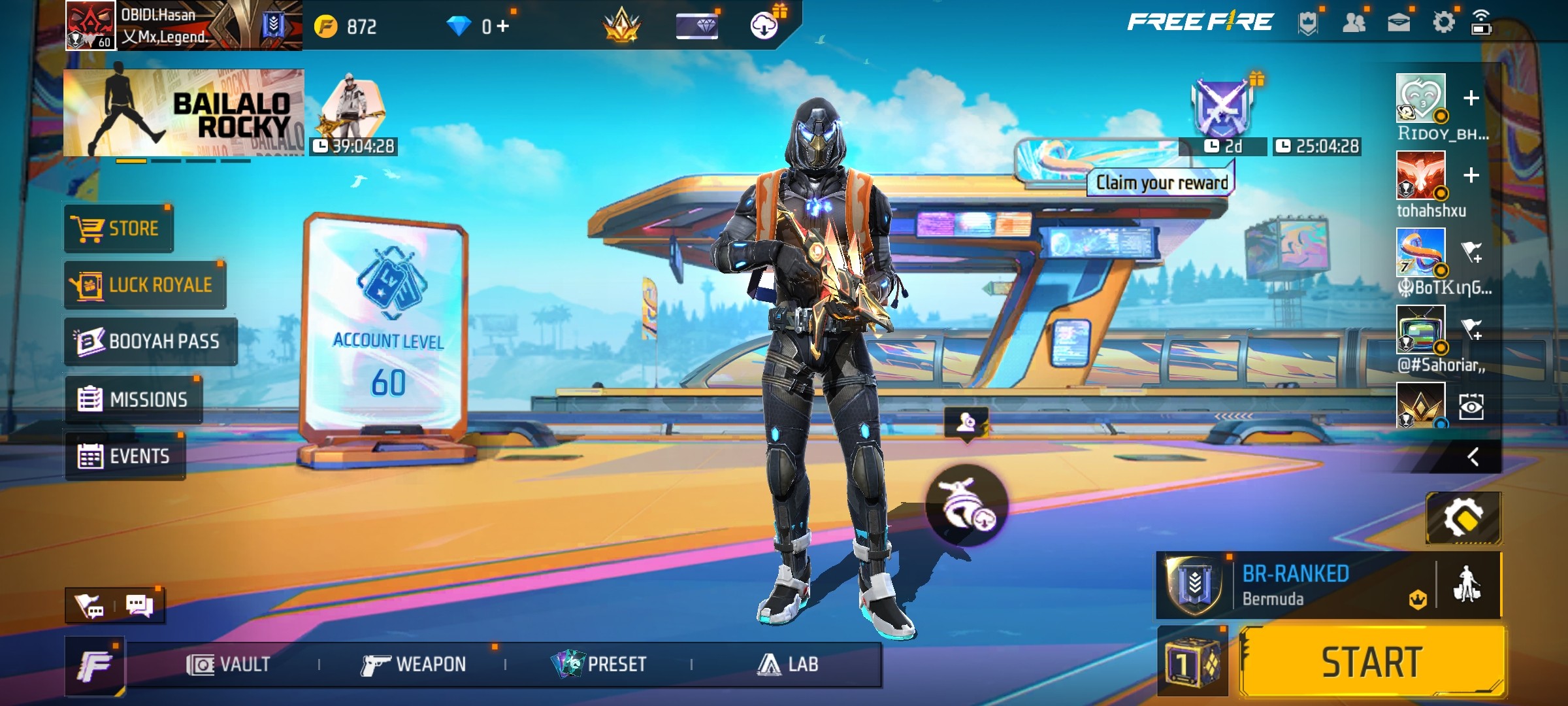Screen dimensions: 1568x706
Task: Open the chat speech bubble icon
Action: pyautogui.click(x=139, y=605)
